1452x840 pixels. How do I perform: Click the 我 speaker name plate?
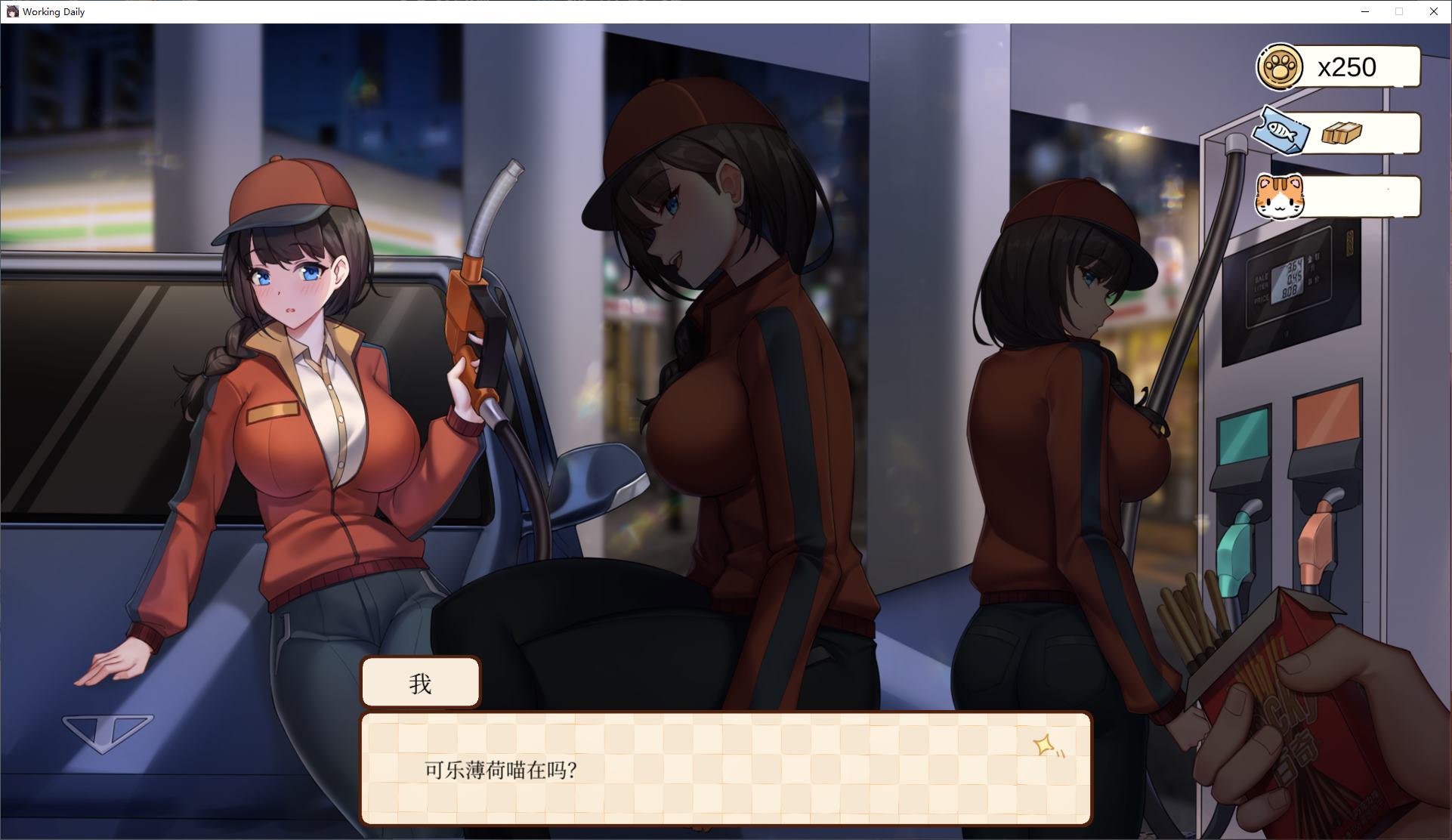[x=421, y=682]
